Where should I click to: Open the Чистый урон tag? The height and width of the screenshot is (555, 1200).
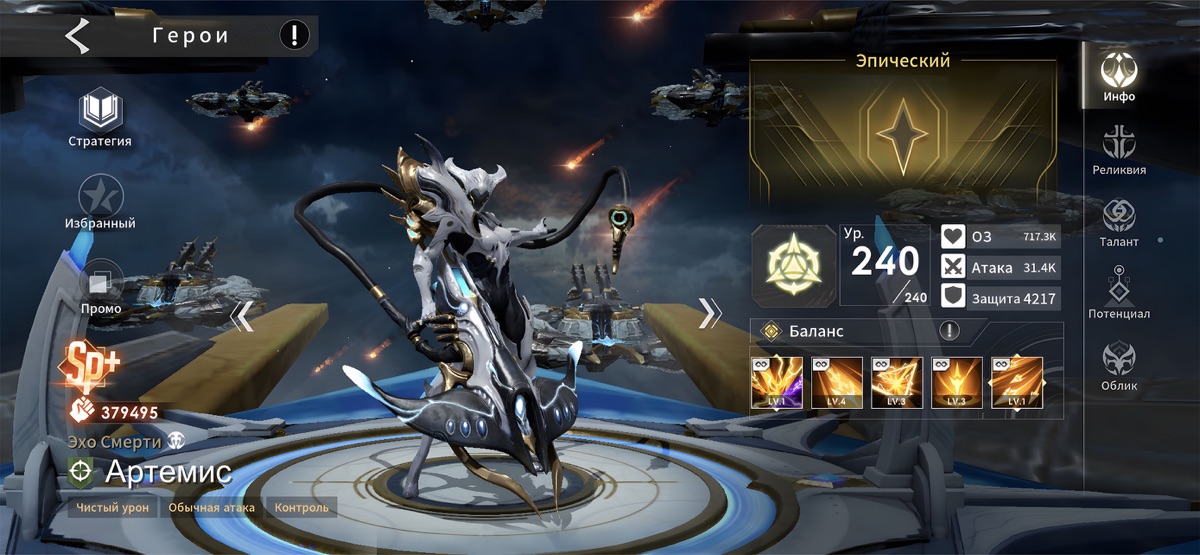pyautogui.click(x=114, y=508)
